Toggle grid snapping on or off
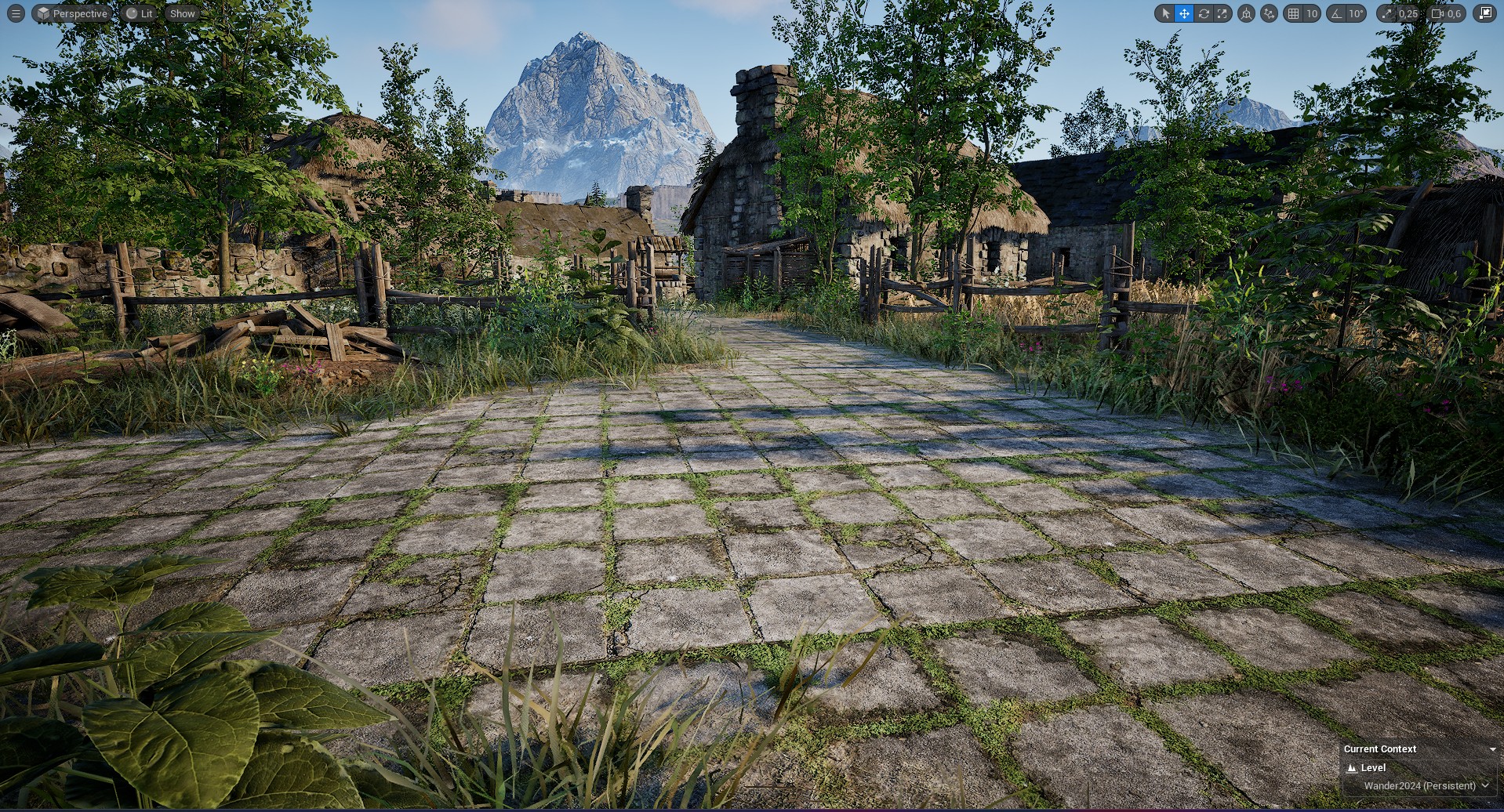Viewport: 1504px width, 812px height. [x=1294, y=13]
